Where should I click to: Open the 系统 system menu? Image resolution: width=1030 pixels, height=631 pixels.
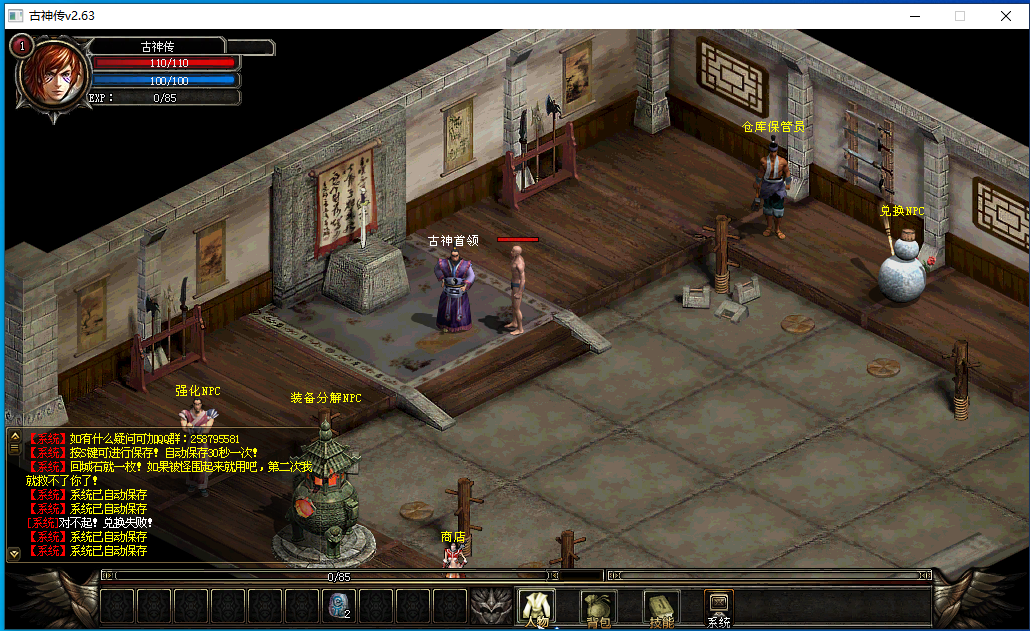tap(718, 607)
